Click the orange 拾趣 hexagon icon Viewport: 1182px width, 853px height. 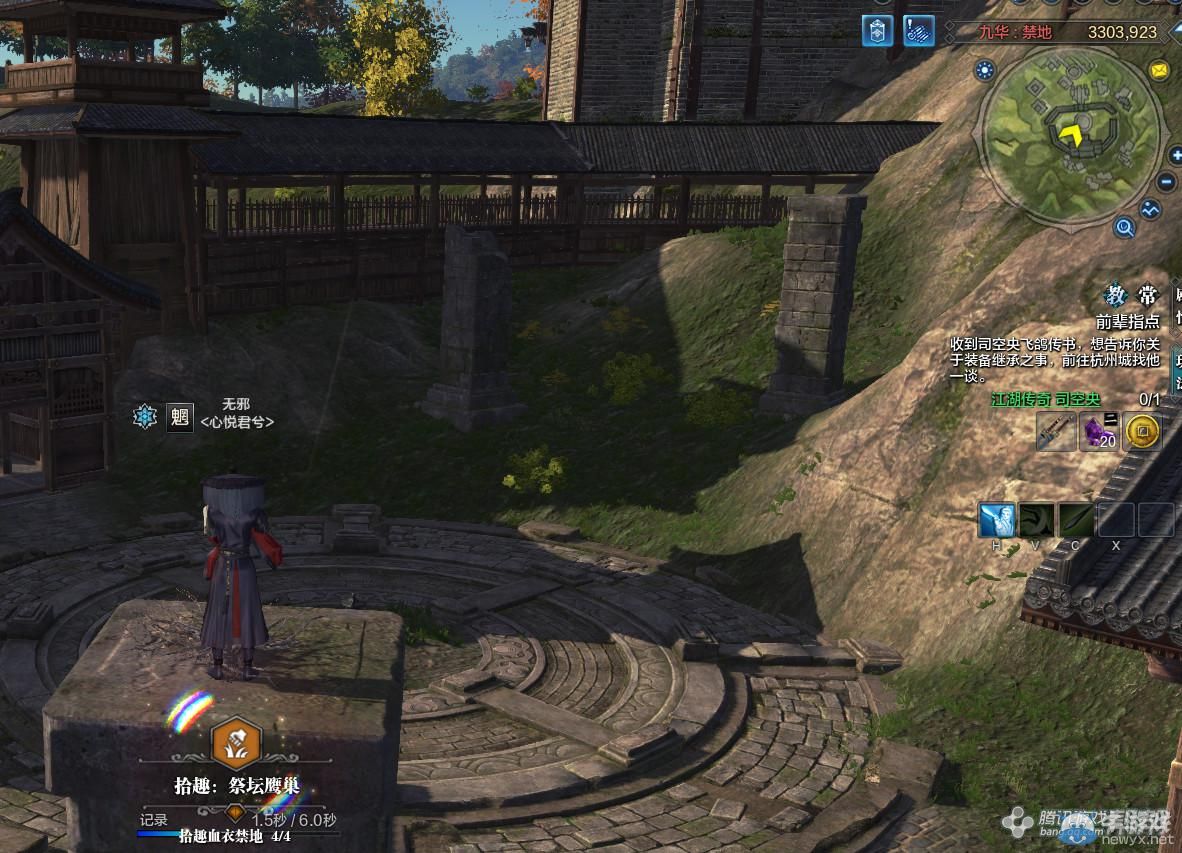(x=236, y=743)
